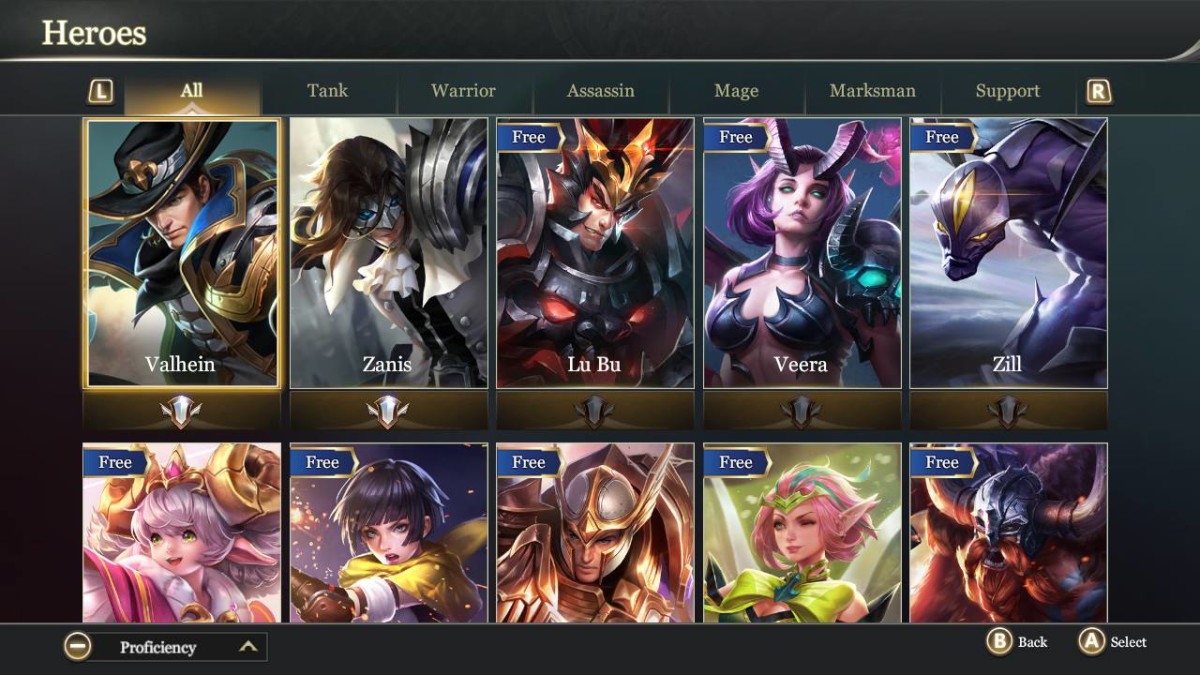Select the pink-haired elf in green card
The image size is (1200, 675).
click(801, 535)
